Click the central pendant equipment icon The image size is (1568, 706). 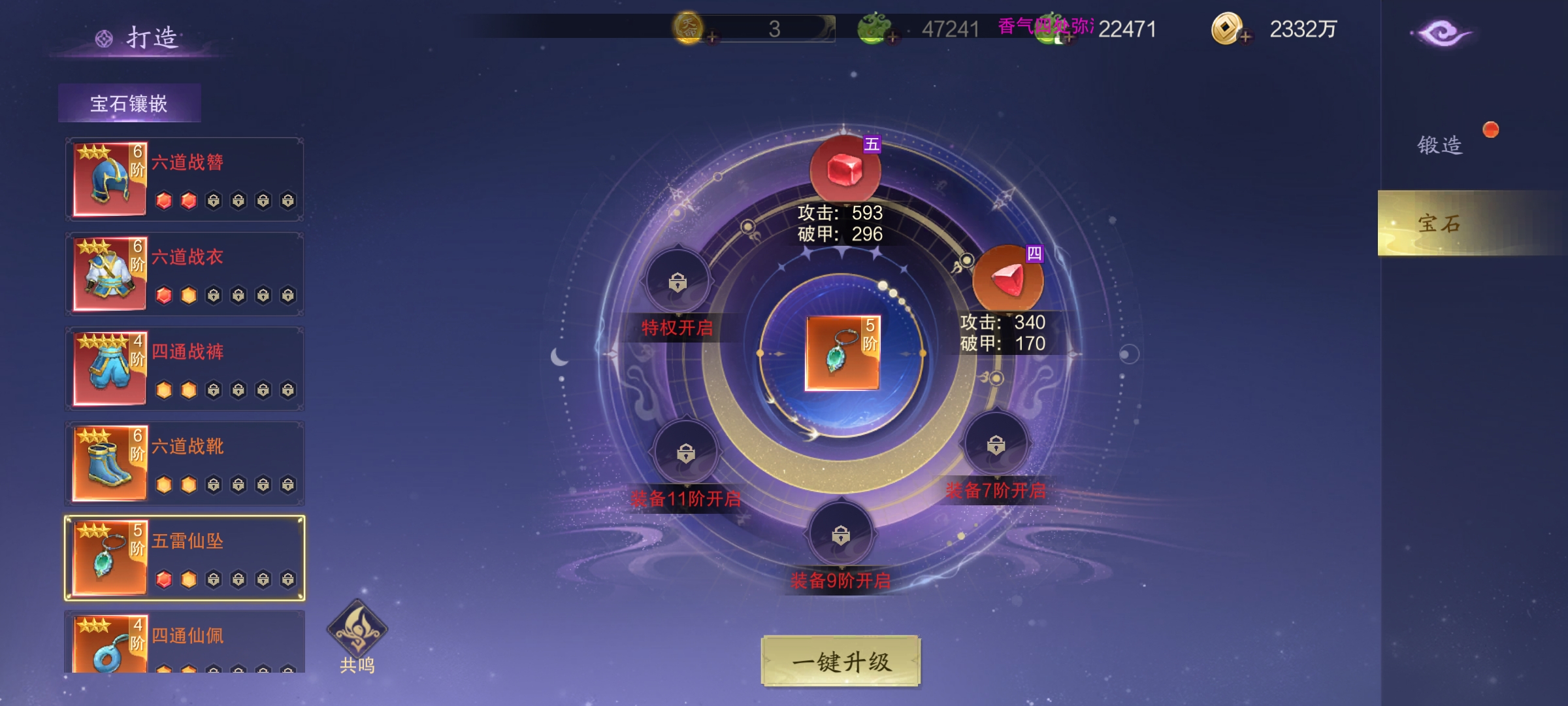(x=842, y=354)
